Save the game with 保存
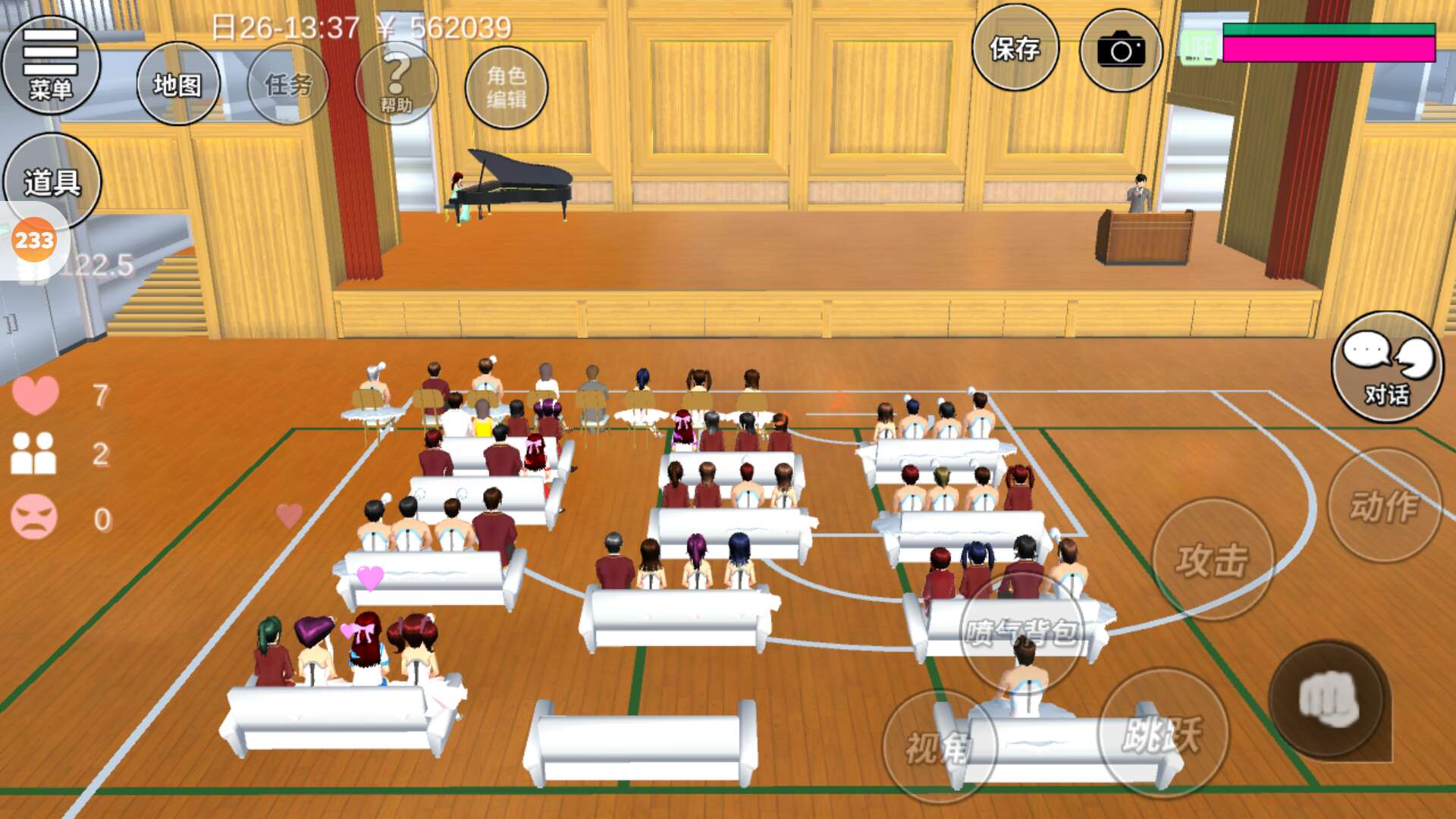This screenshot has height=819, width=1456. (x=1015, y=49)
